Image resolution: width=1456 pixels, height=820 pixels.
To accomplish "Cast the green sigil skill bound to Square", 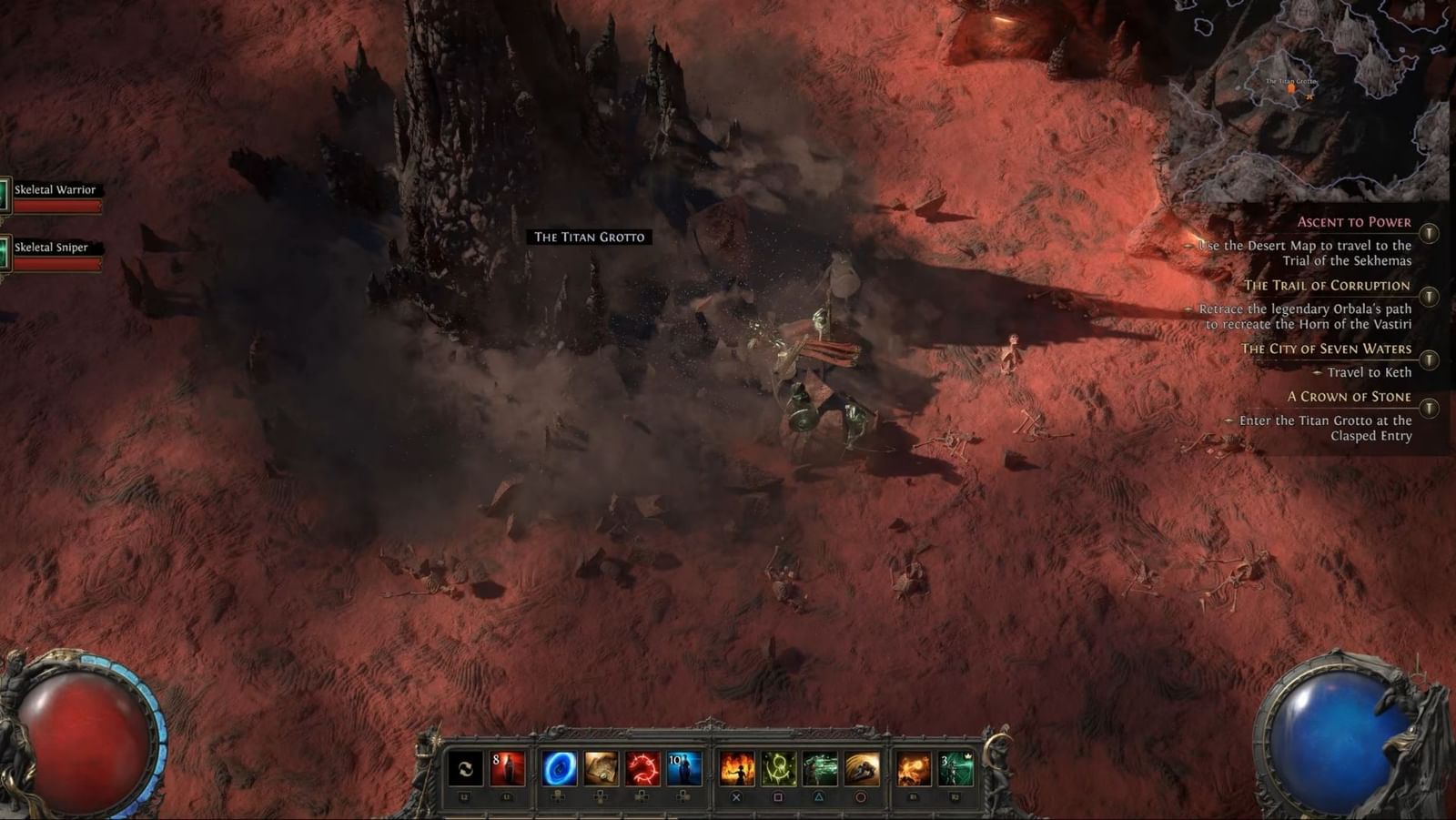I will [x=781, y=768].
